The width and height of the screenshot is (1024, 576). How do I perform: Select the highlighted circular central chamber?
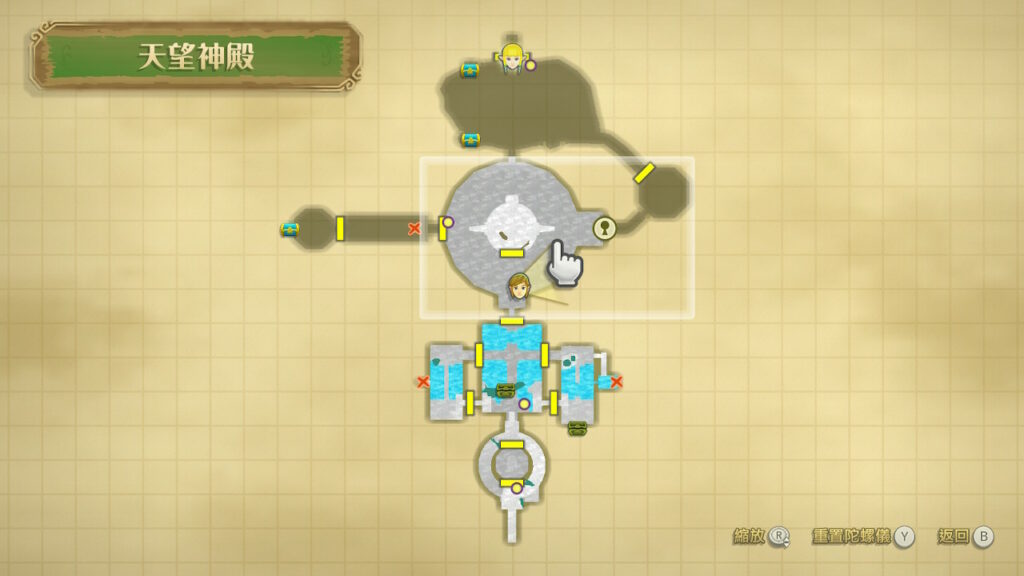(x=512, y=228)
